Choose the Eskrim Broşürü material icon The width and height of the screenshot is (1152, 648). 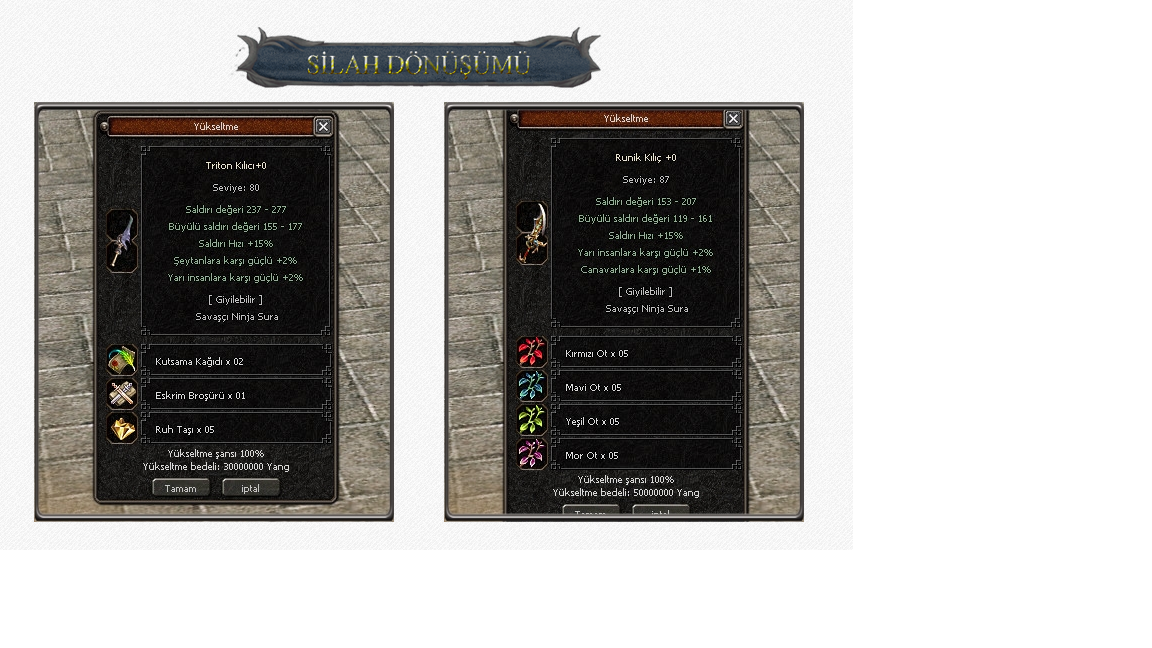(122, 394)
